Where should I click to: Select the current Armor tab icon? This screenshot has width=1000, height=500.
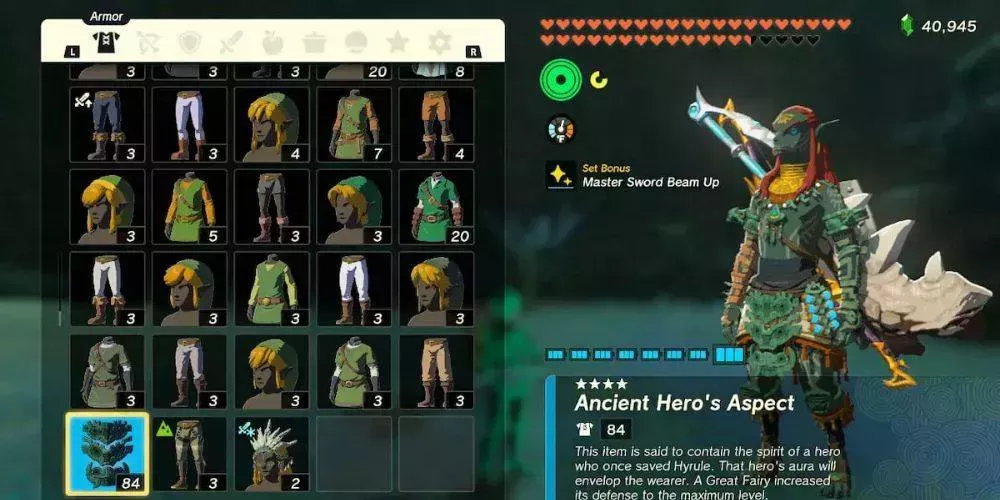tap(105, 41)
